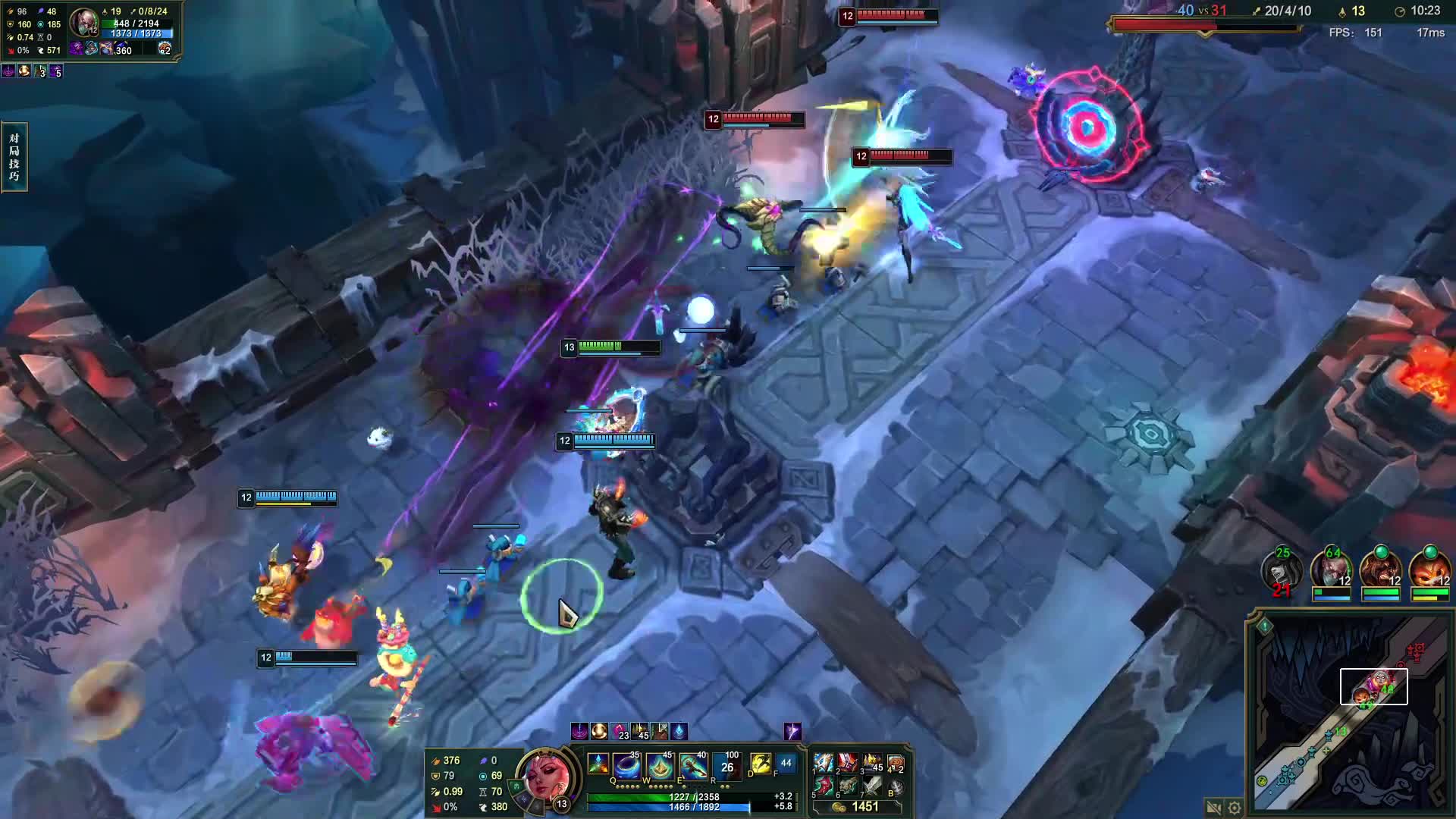Select the R ultimate ability on cooldown
This screenshot has width=1456, height=819.
[726, 767]
